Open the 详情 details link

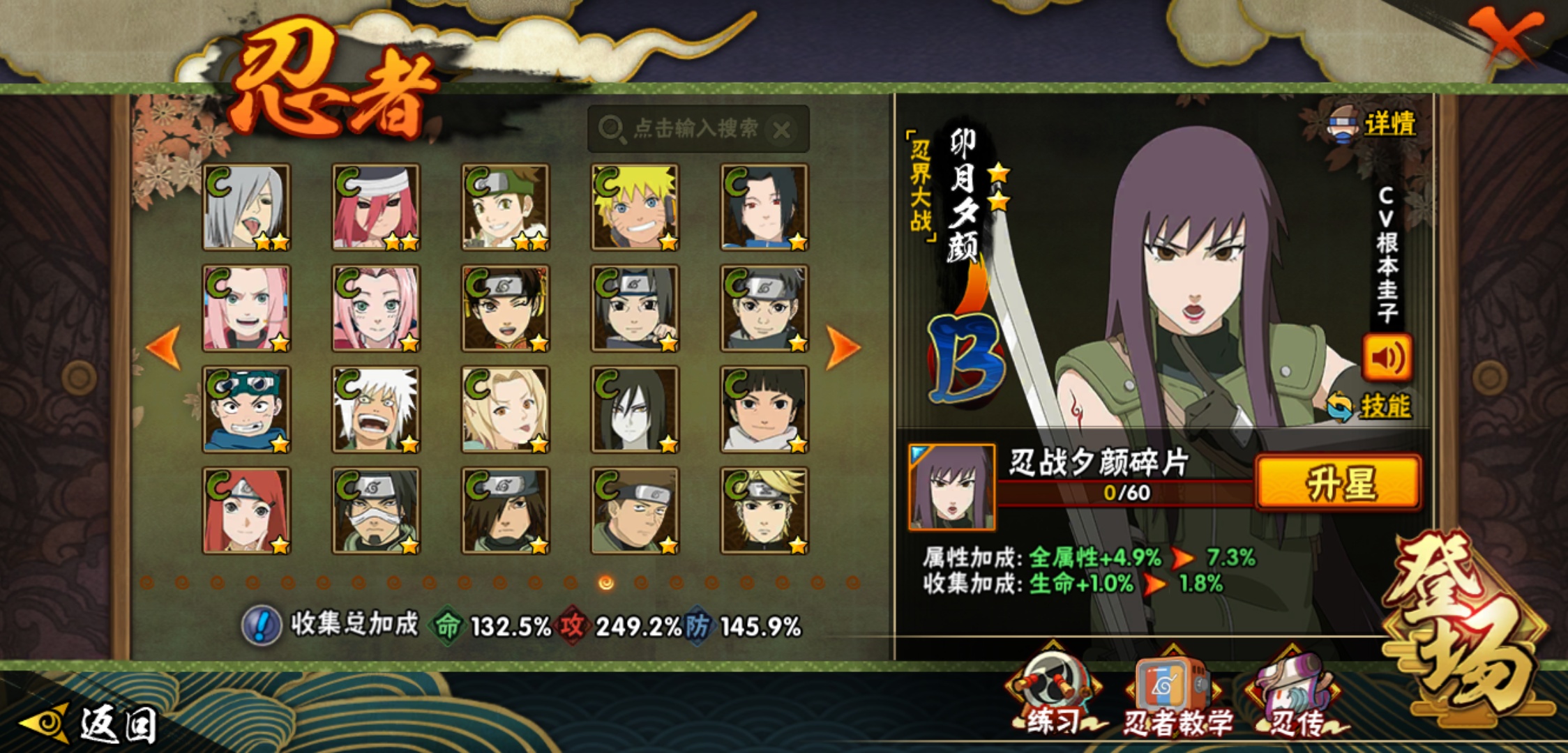[1388, 124]
